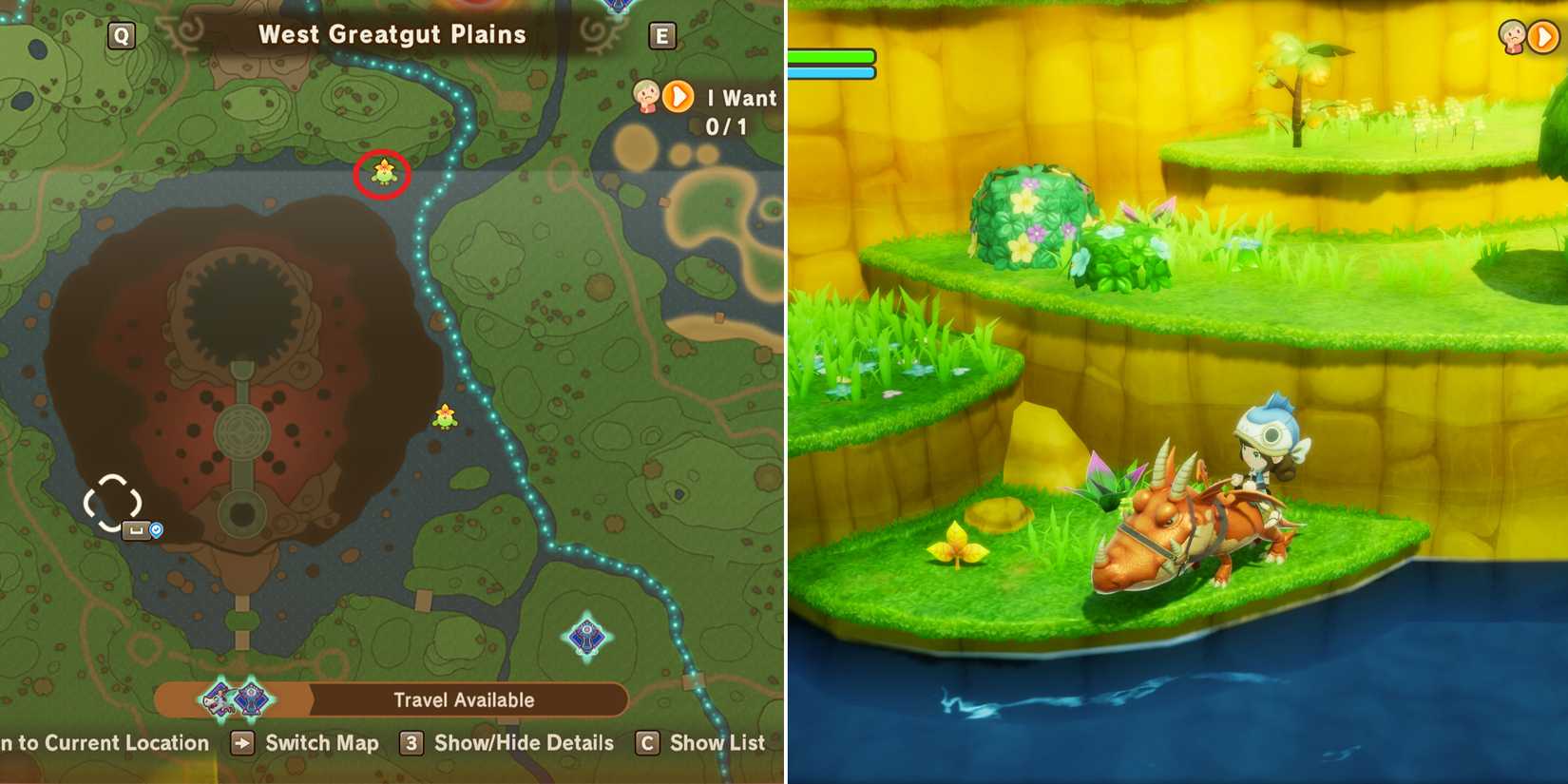Click the West Greatgut Plains title

392,34
